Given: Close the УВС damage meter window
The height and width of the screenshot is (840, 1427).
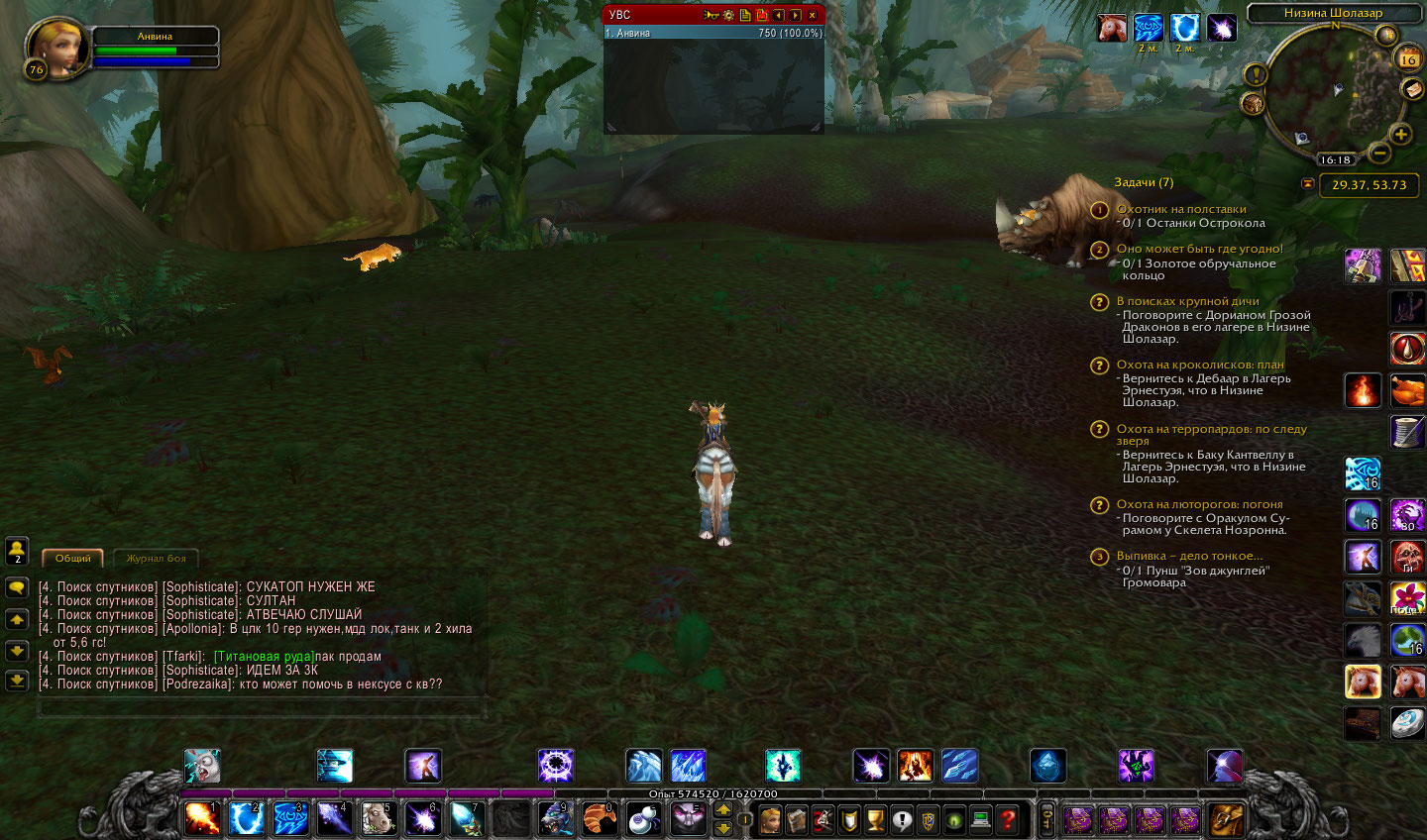Looking at the screenshot, I should click(x=812, y=15).
